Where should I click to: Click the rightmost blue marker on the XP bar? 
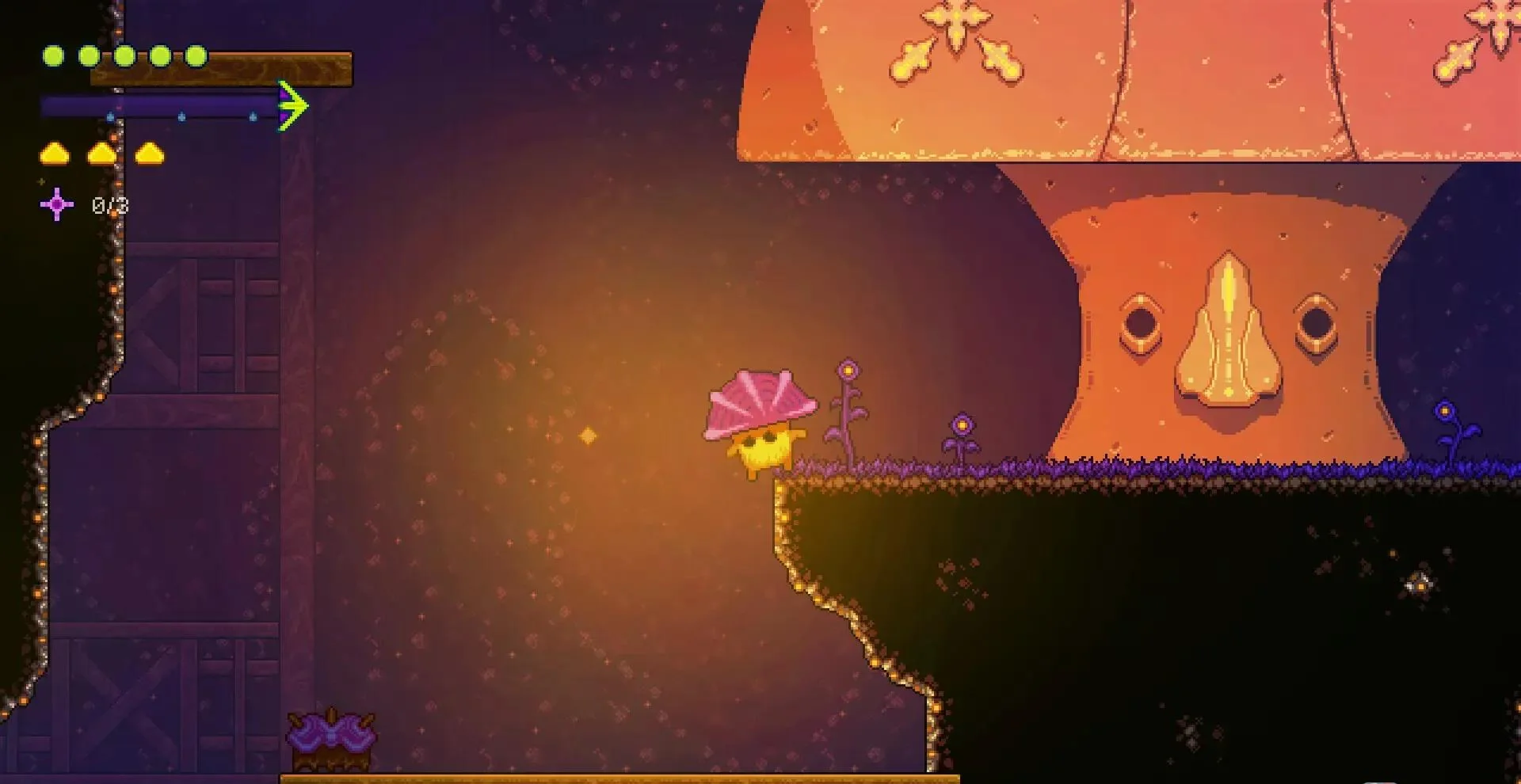(x=253, y=116)
